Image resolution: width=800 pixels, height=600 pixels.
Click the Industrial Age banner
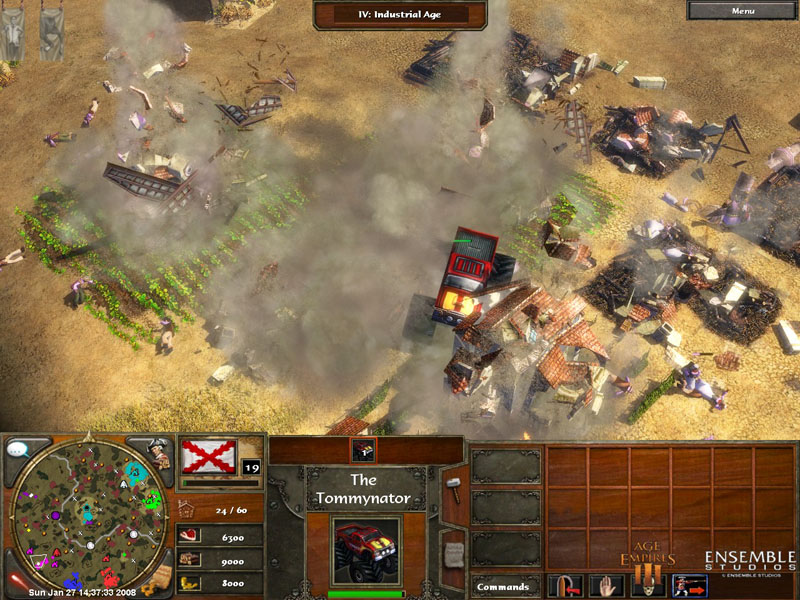(x=400, y=15)
